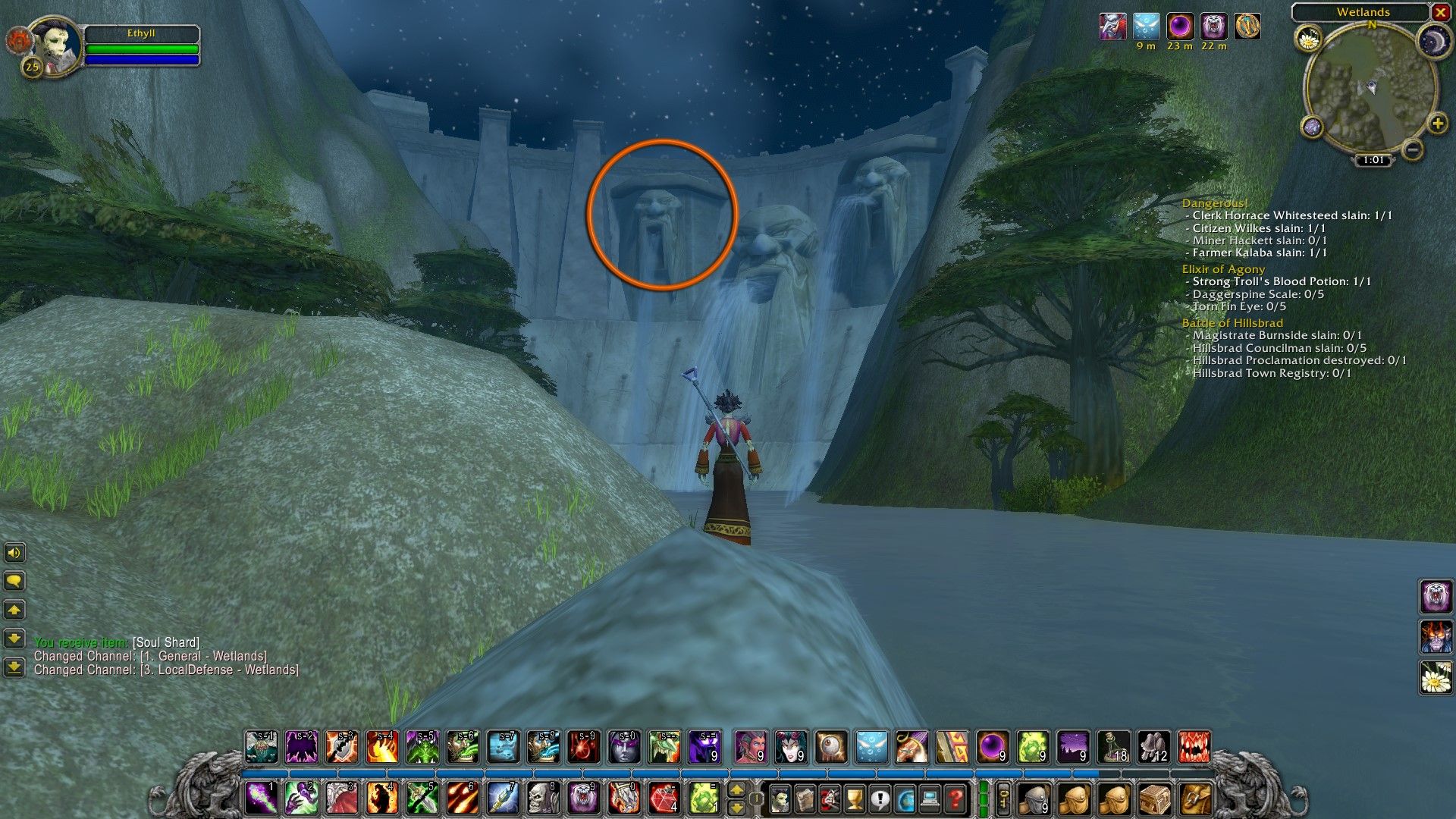Click 'Battle of Hillsbrad' in the quest tracker
The height and width of the screenshot is (819, 1456).
[1232, 322]
